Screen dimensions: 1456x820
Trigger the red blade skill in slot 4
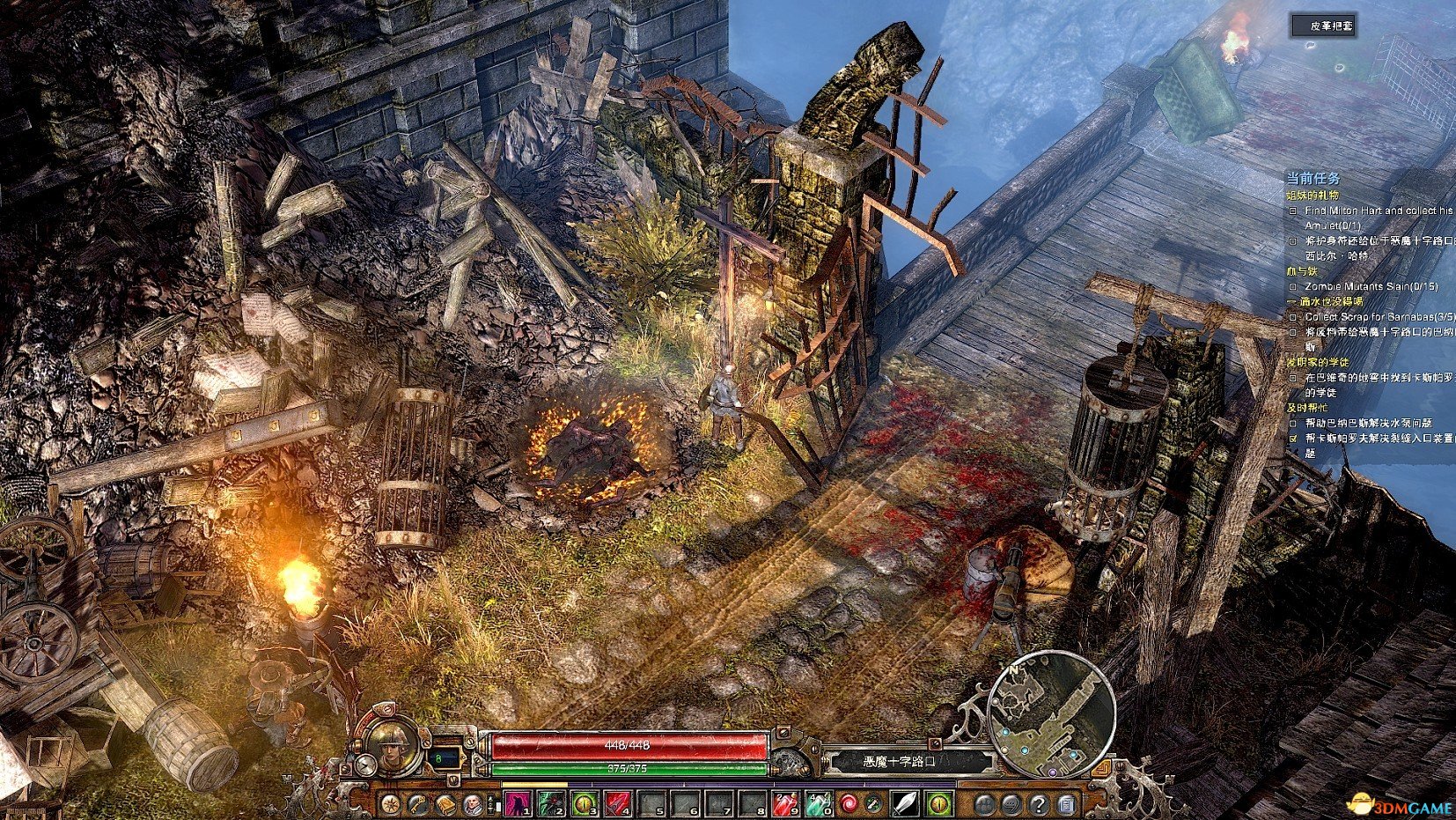[x=618, y=804]
